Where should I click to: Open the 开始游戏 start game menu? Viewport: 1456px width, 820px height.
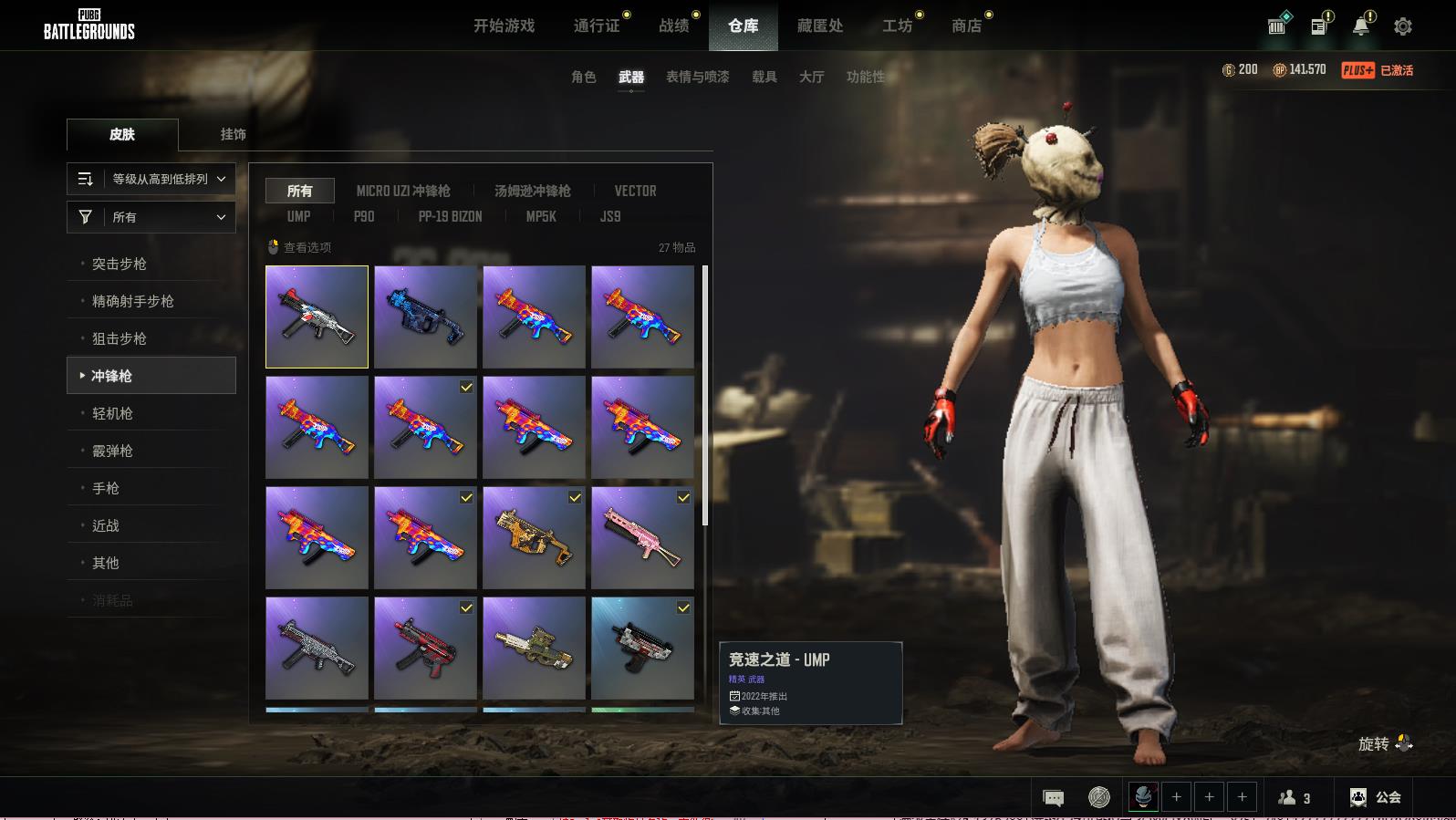click(504, 26)
